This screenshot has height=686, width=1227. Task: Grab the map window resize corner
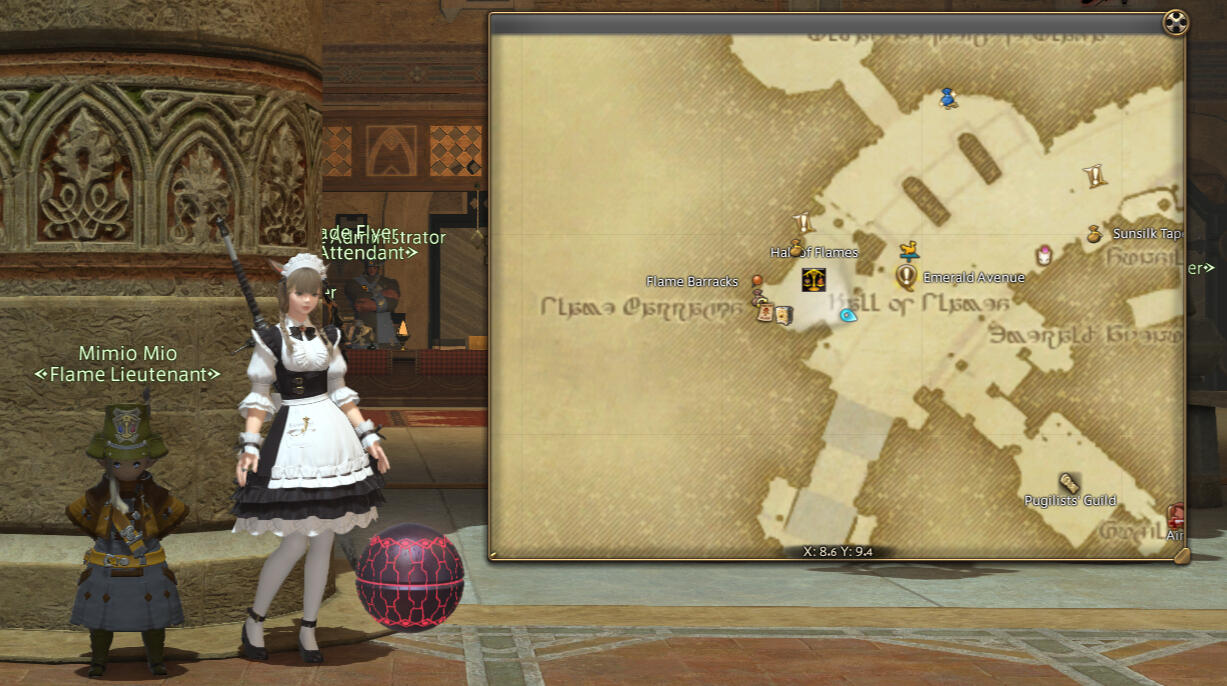click(x=1181, y=555)
